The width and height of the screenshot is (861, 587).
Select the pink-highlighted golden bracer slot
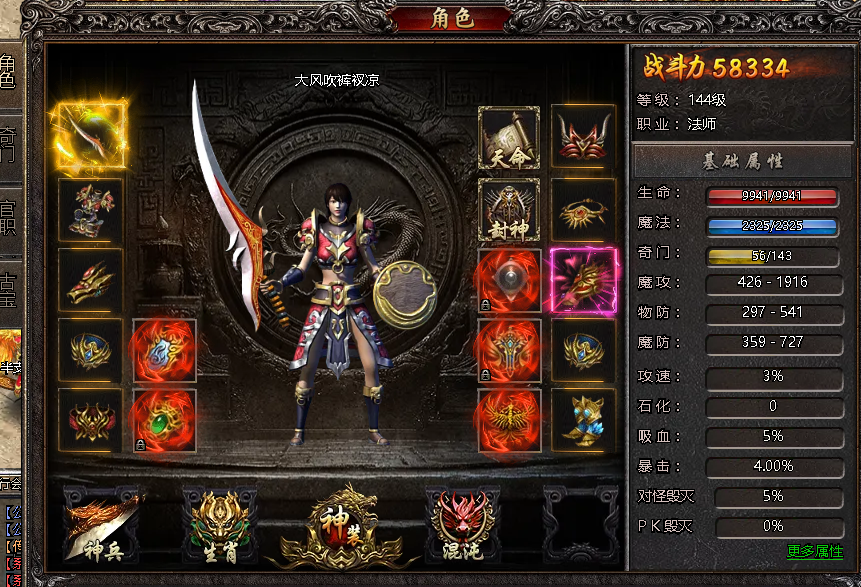tap(584, 281)
